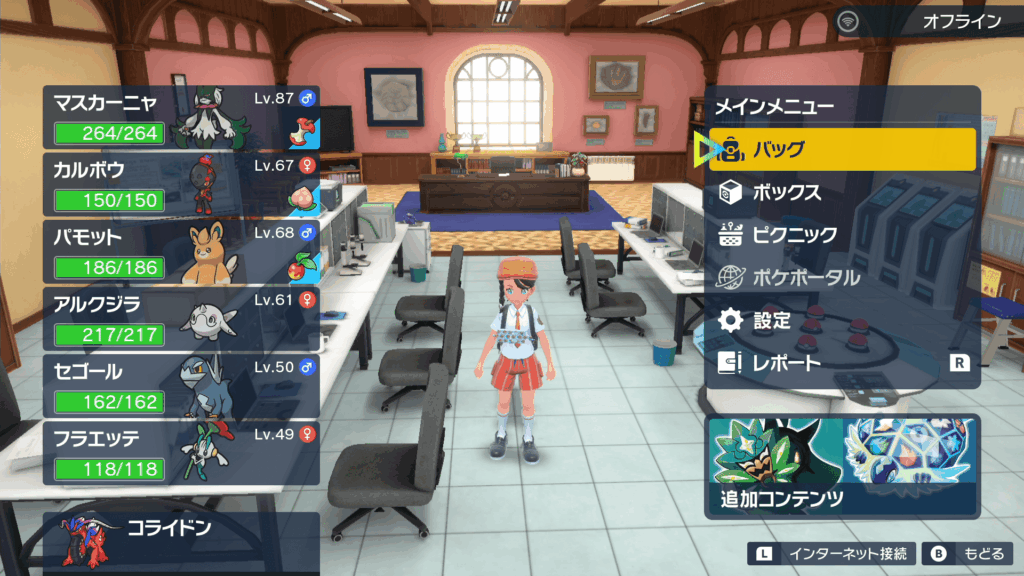The height and width of the screenshot is (576, 1024).
Task: Choose カルボウ party slot
Action: [x=181, y=184]
